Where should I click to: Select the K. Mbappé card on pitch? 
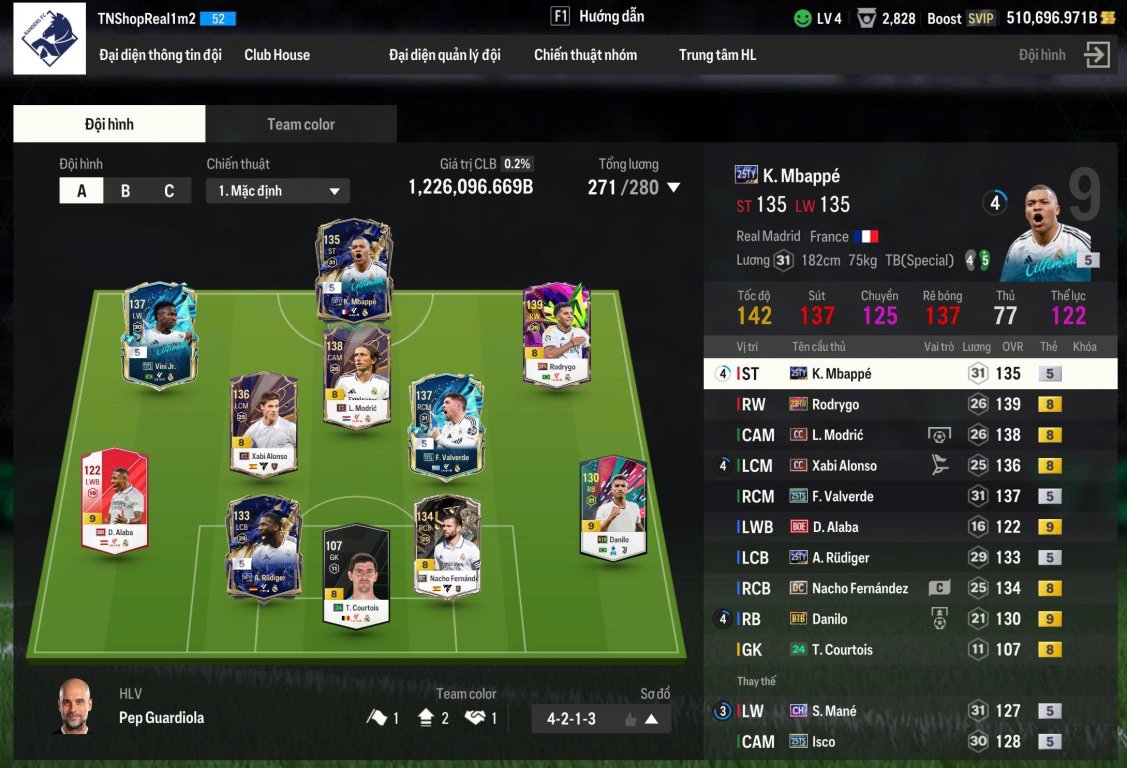coord(355,267)
